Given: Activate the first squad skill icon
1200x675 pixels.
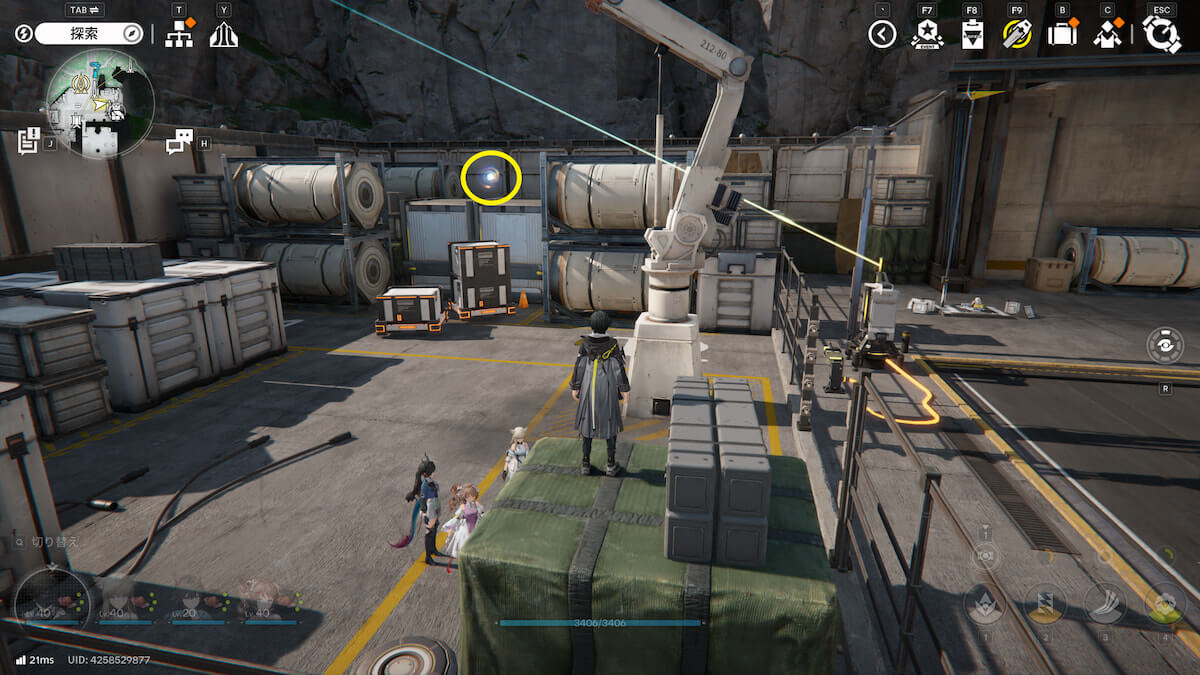Looking at the screenshot, I should 986,603.
